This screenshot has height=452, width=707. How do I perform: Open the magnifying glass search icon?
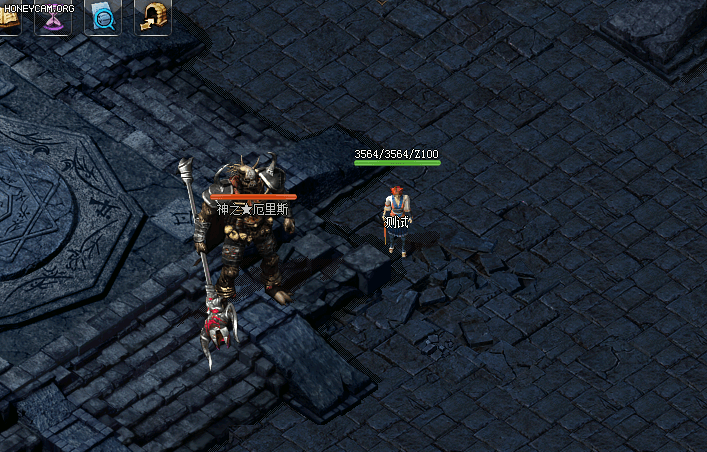(x=103, y=17)
